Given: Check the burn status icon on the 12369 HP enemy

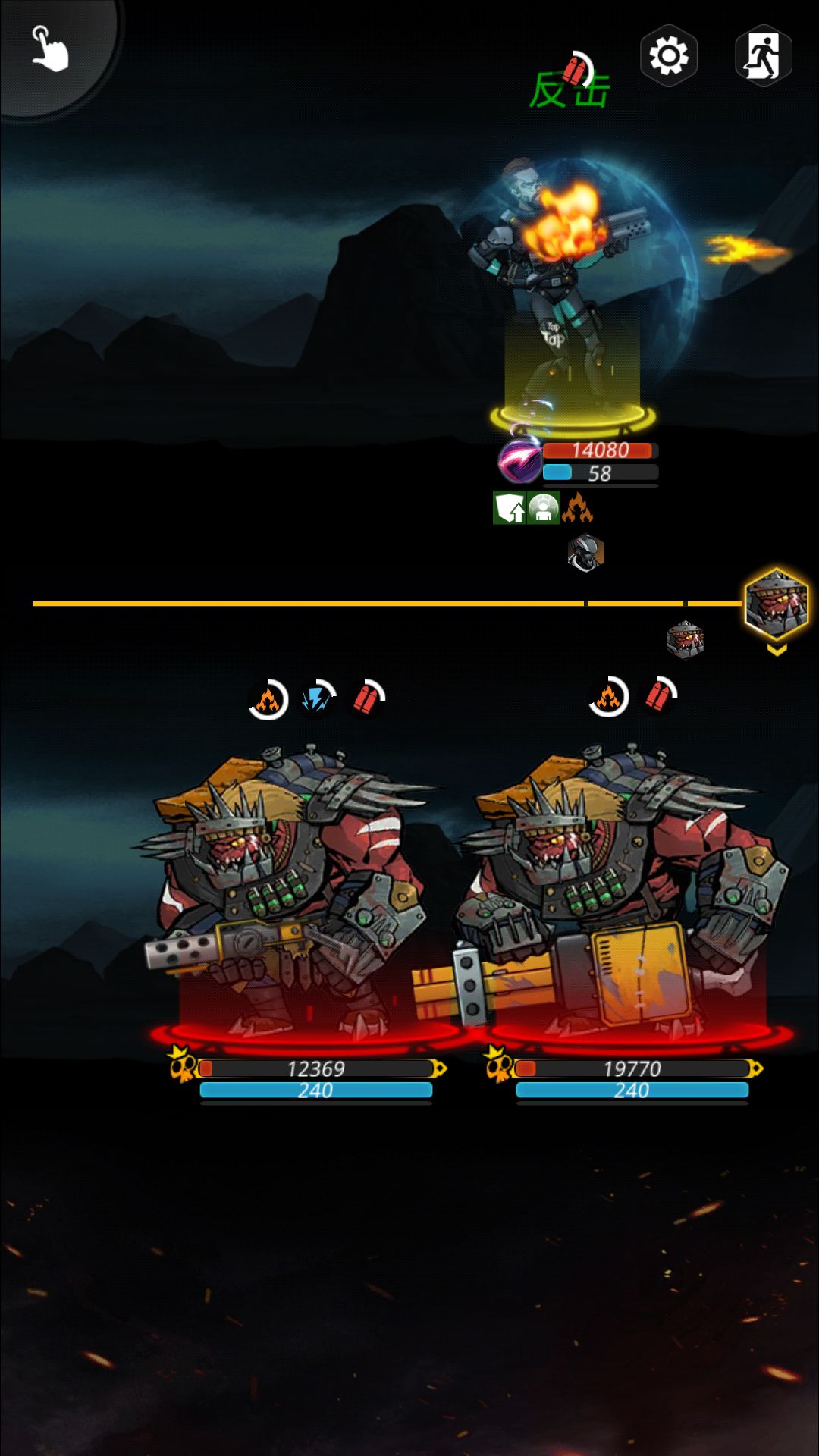Looking at the screenshot, I should point(268,699).
